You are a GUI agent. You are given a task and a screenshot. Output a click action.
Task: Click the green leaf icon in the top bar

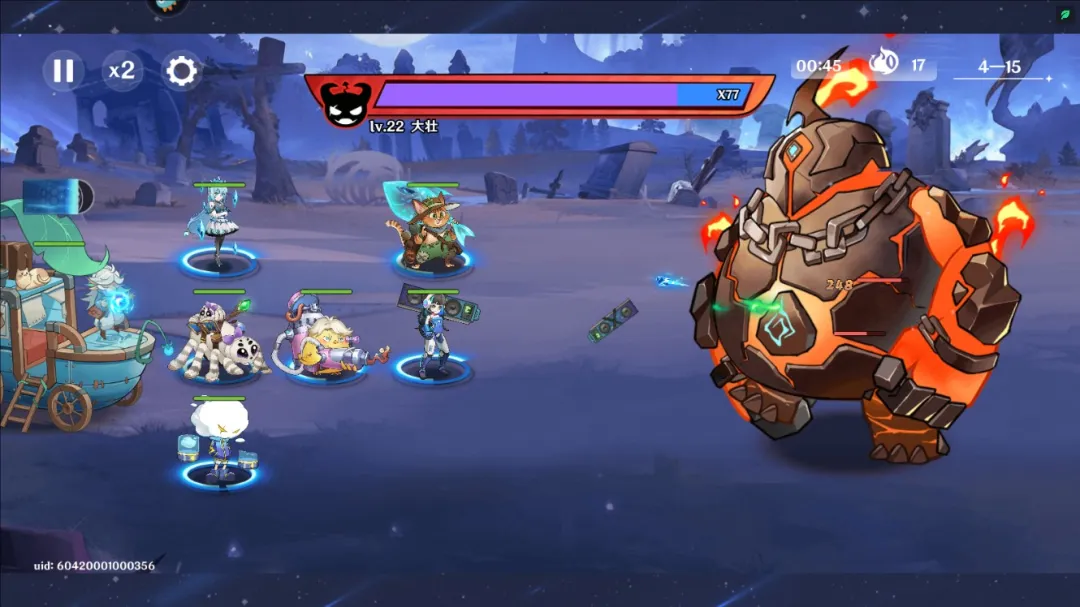[x=1065, y=14]
